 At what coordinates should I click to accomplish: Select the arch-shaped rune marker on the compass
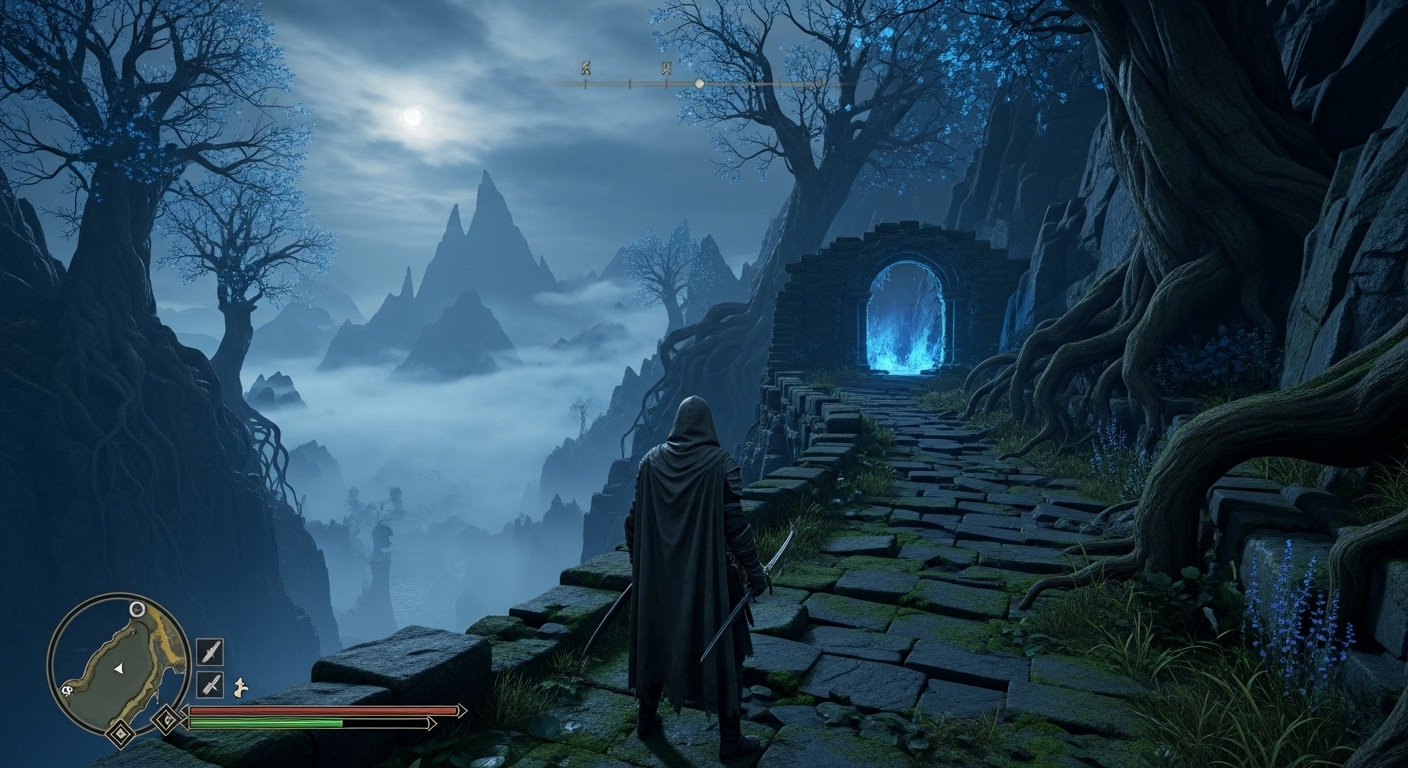pyautogui.click(x=665, y=69)
